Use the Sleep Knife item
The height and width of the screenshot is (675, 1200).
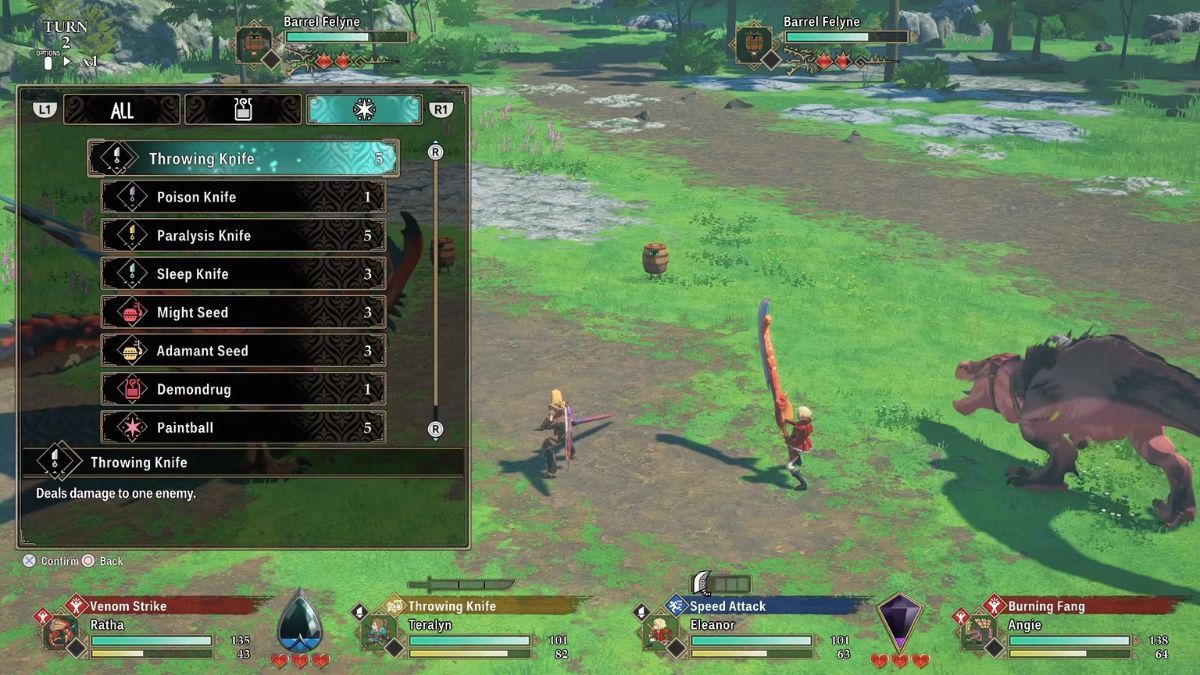coord(243,274)
